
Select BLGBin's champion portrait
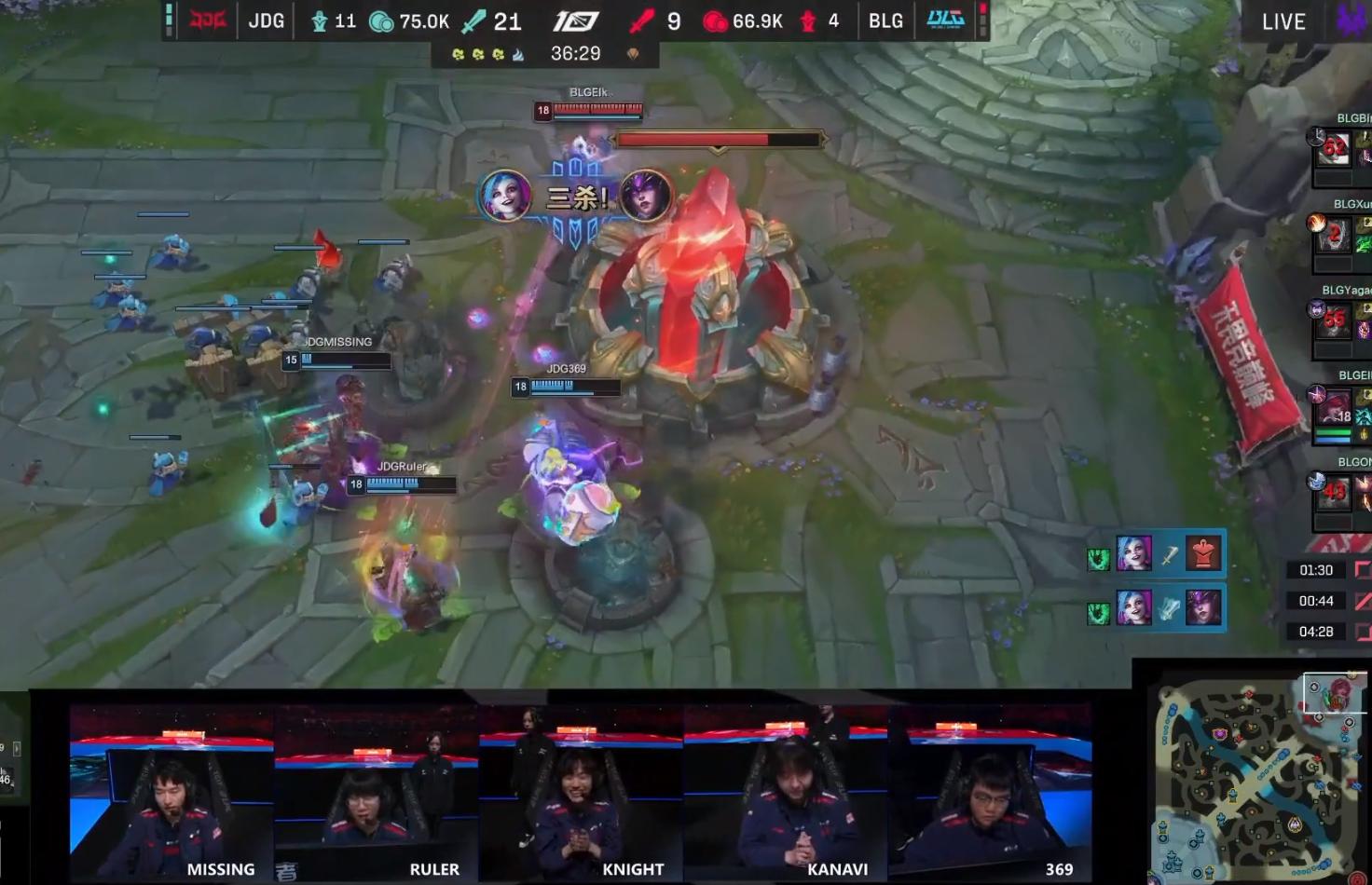pyautogui.click(x=1334, y=149)
